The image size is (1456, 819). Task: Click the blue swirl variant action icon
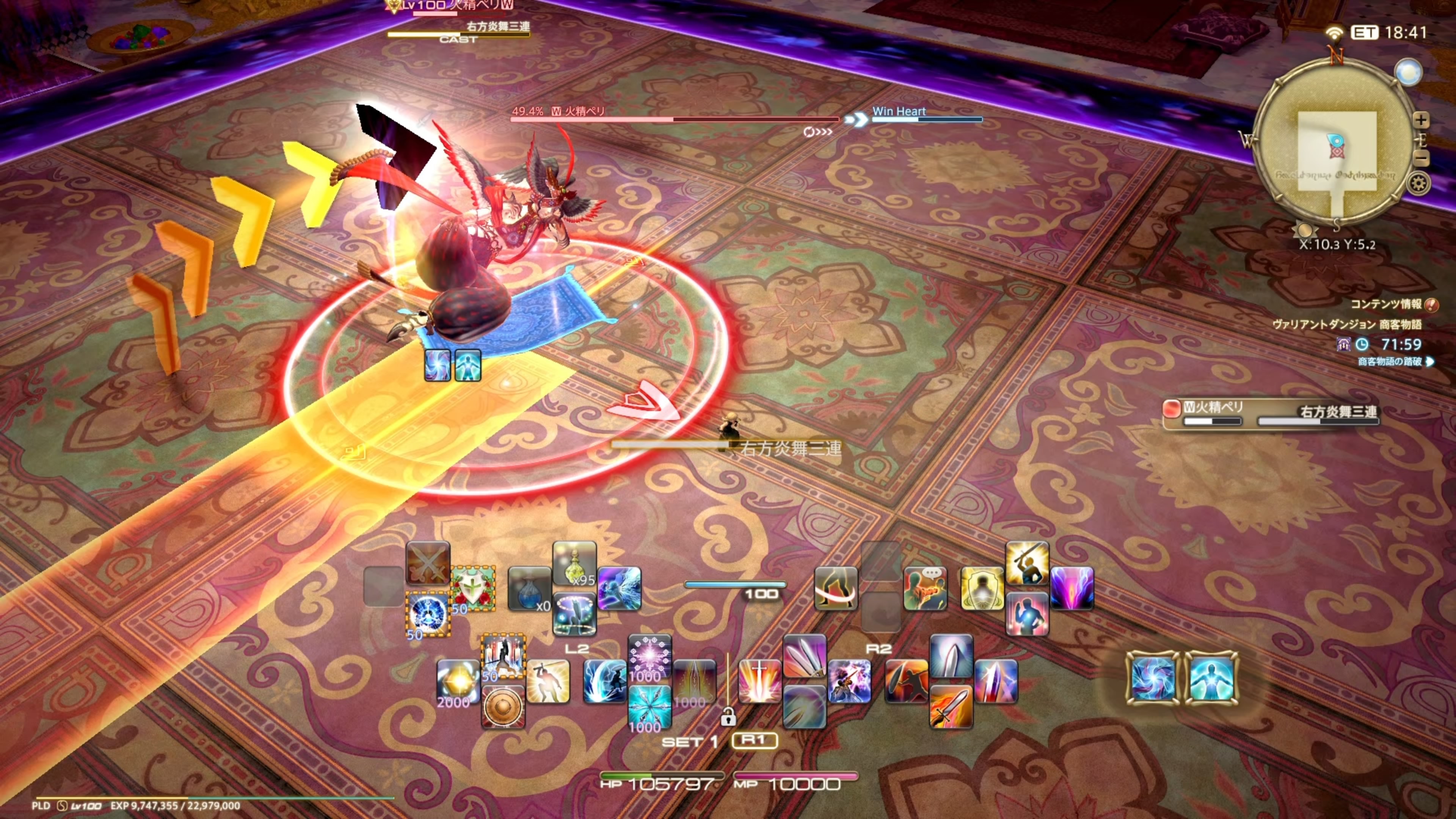[x=1153, y=678]
